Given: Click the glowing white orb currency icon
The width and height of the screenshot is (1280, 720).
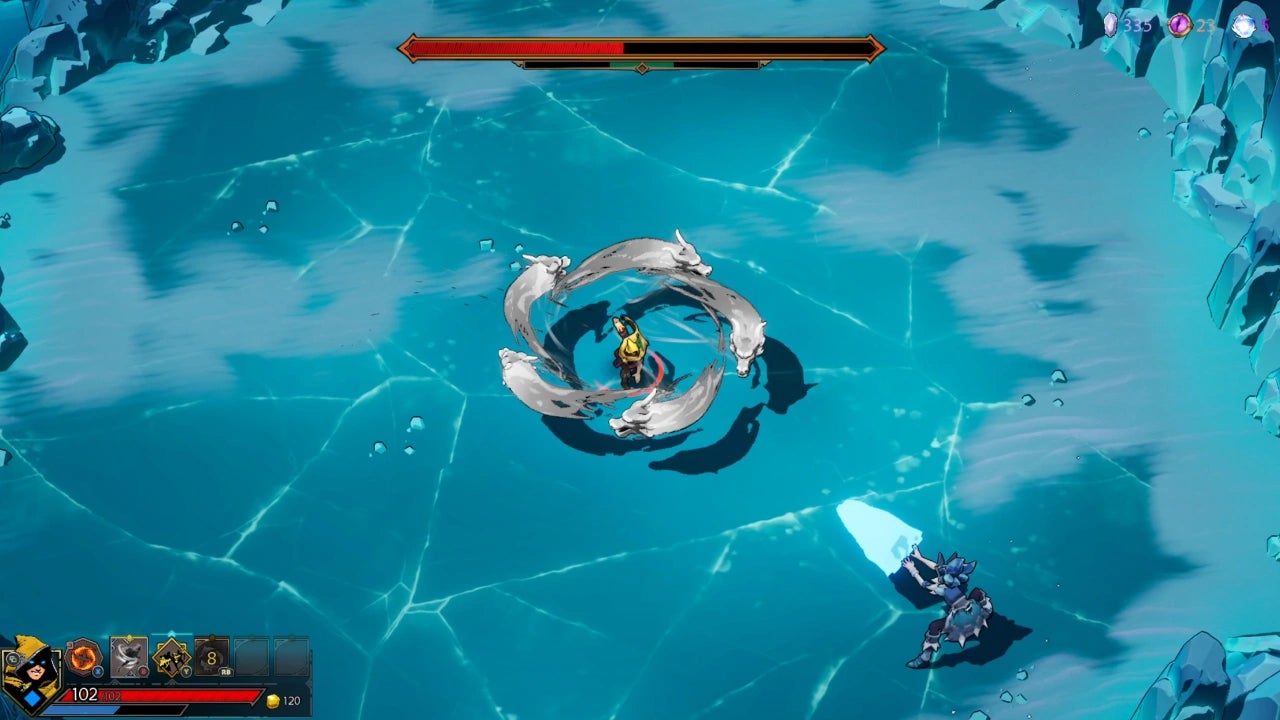Looking at the screenshot, I should coord(1243,26).
